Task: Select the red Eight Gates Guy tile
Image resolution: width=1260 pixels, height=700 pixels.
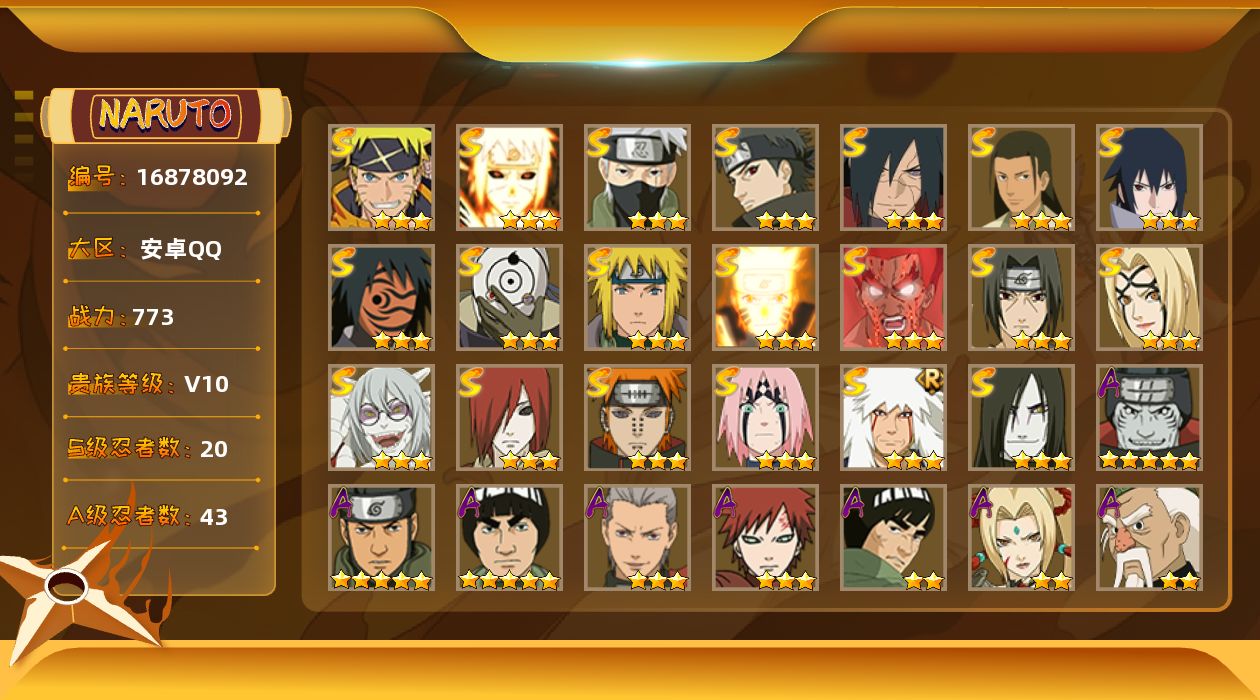Action: tap(893, 298)
